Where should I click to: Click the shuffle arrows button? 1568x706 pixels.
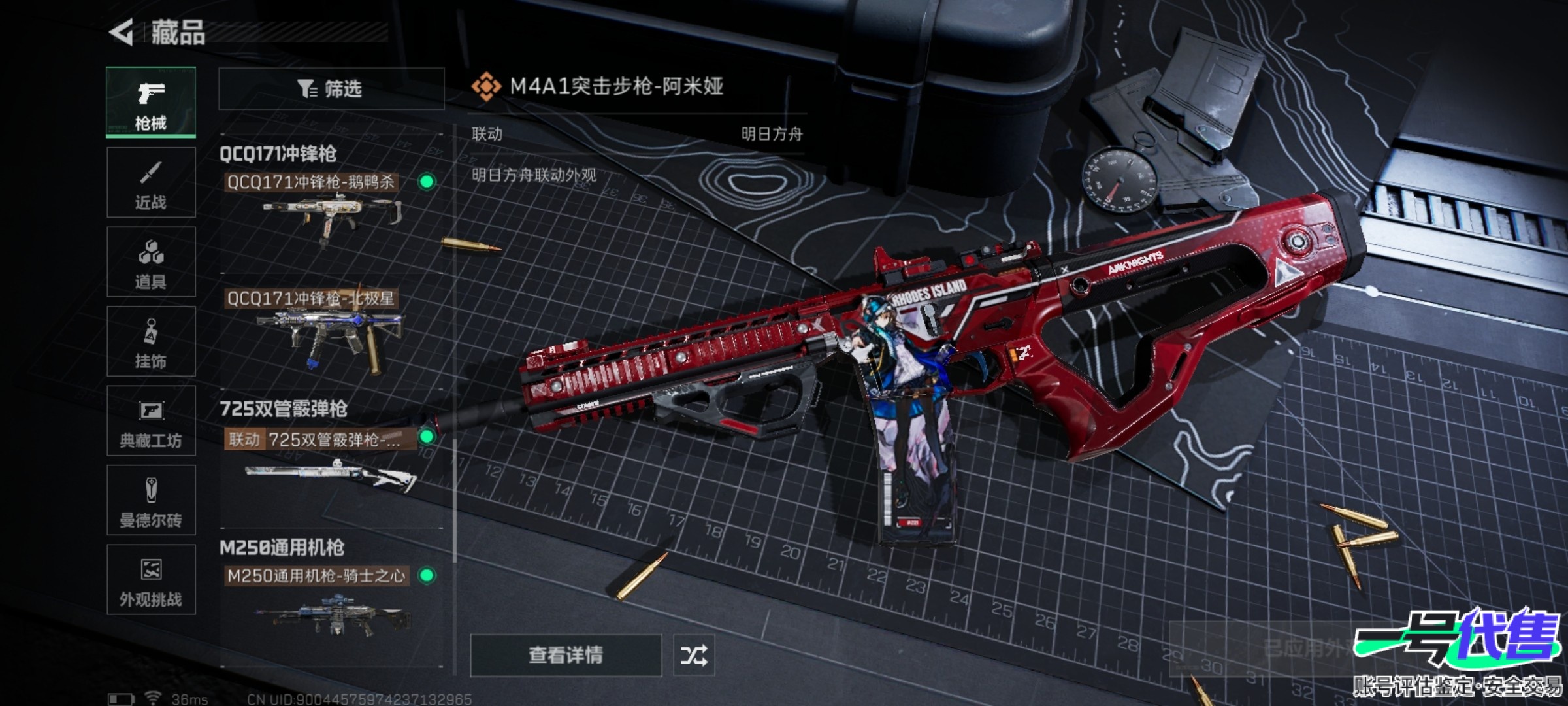click(694, 655)
